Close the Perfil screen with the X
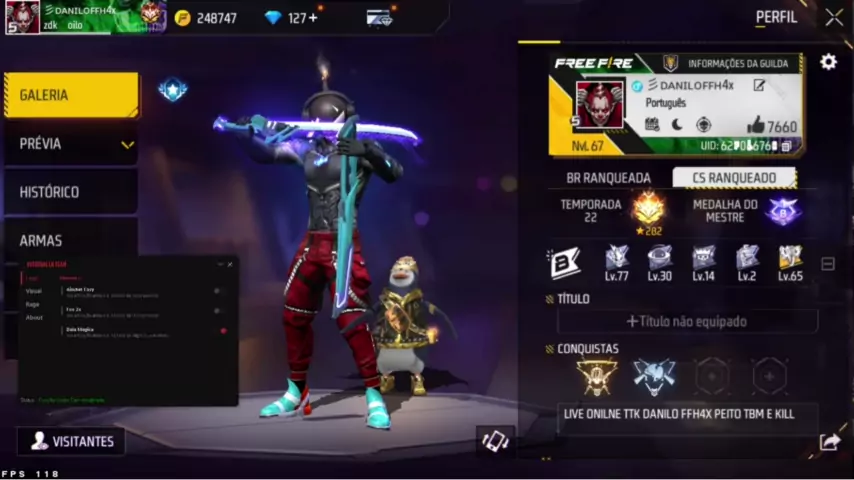The width and height of the screenshot is (854, 480). pos(834,17)
